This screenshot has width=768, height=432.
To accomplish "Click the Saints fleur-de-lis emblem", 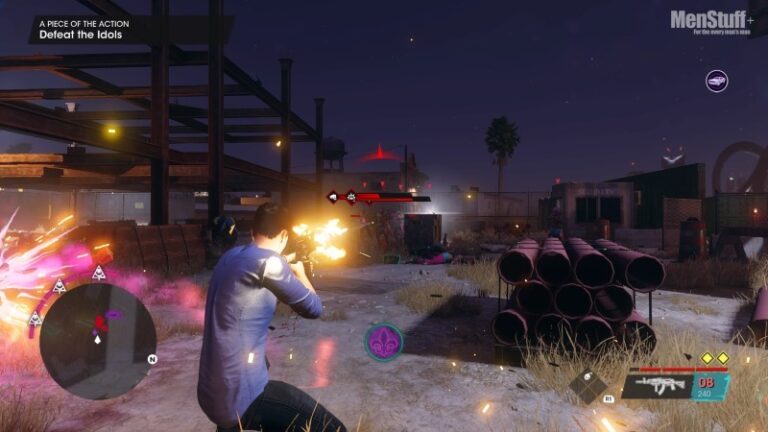I will click(383, 342).
